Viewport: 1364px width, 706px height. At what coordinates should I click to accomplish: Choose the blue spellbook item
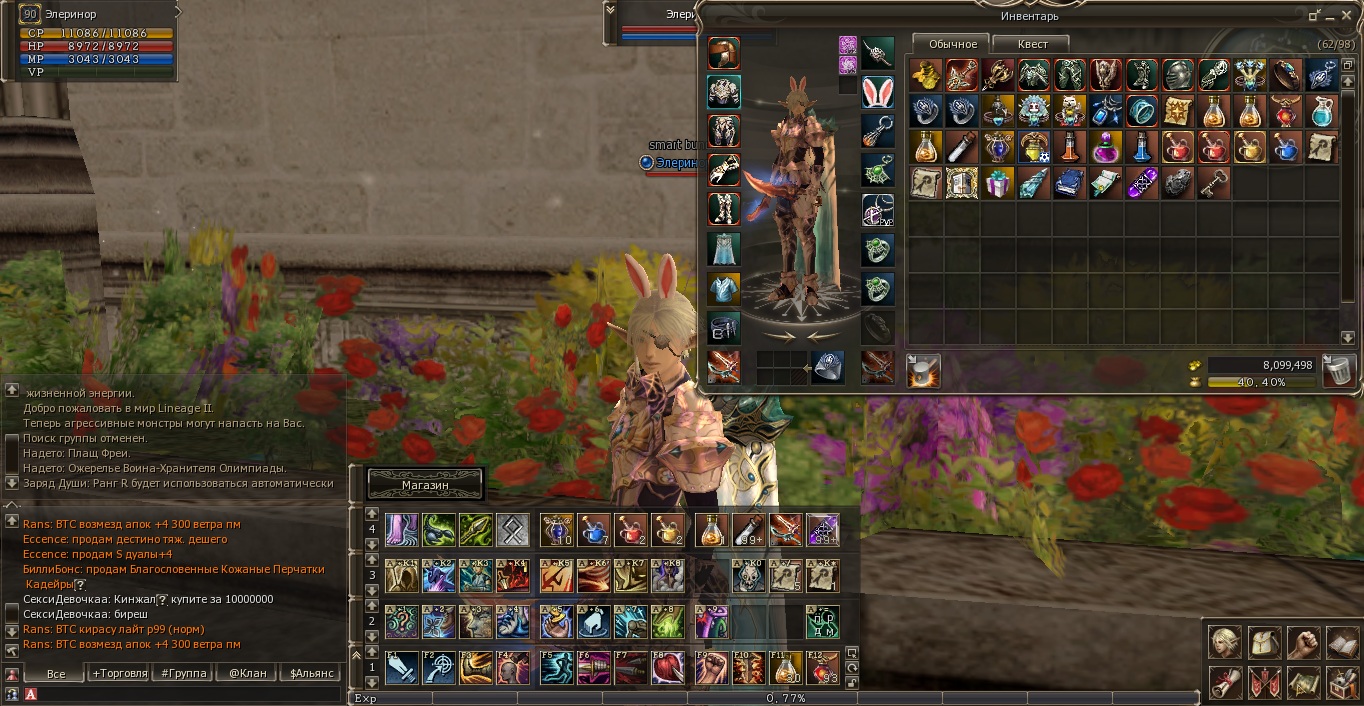point(1069,183)
